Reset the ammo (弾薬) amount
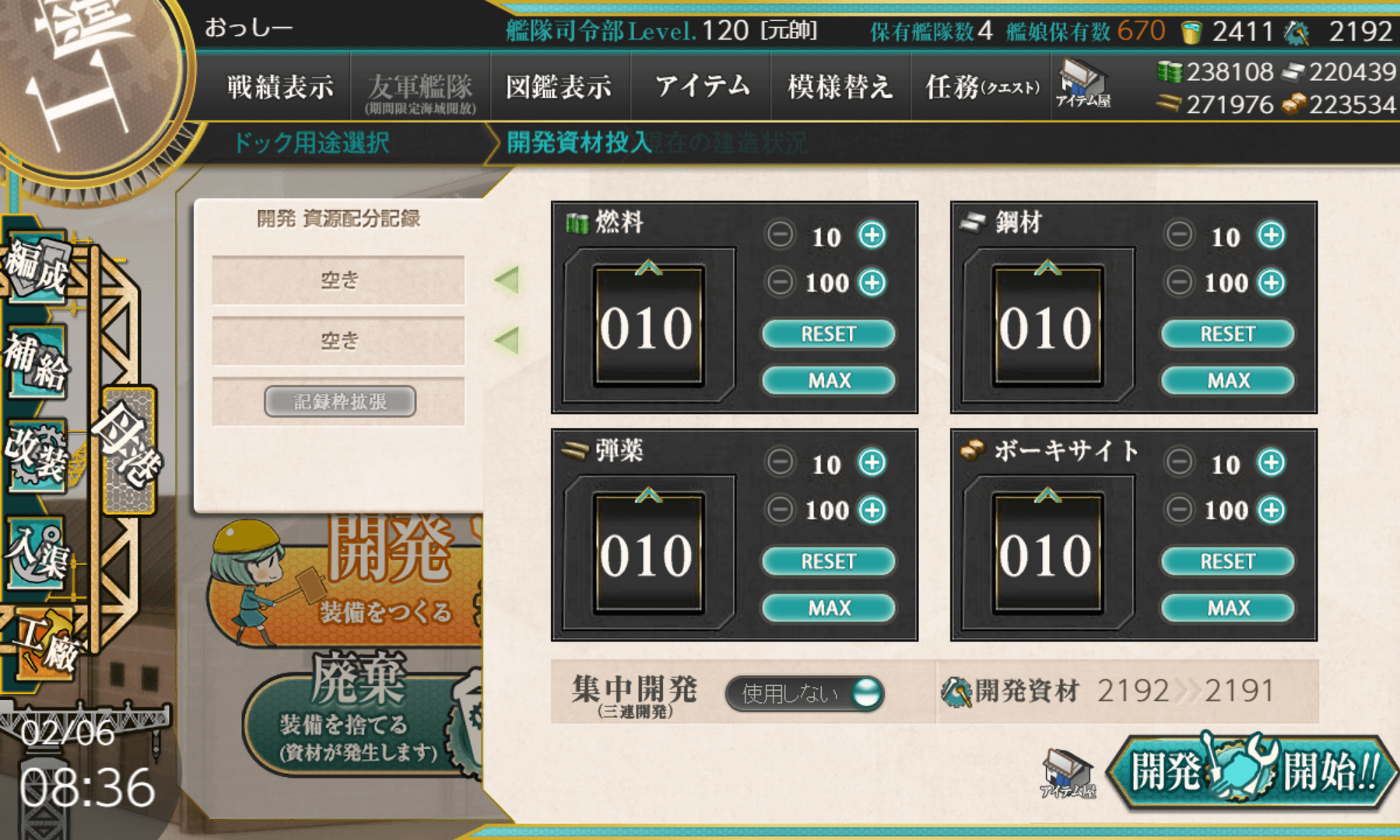Image resolution: width=1400 pixels, height=840 pixels. click(x=828, y=561)
